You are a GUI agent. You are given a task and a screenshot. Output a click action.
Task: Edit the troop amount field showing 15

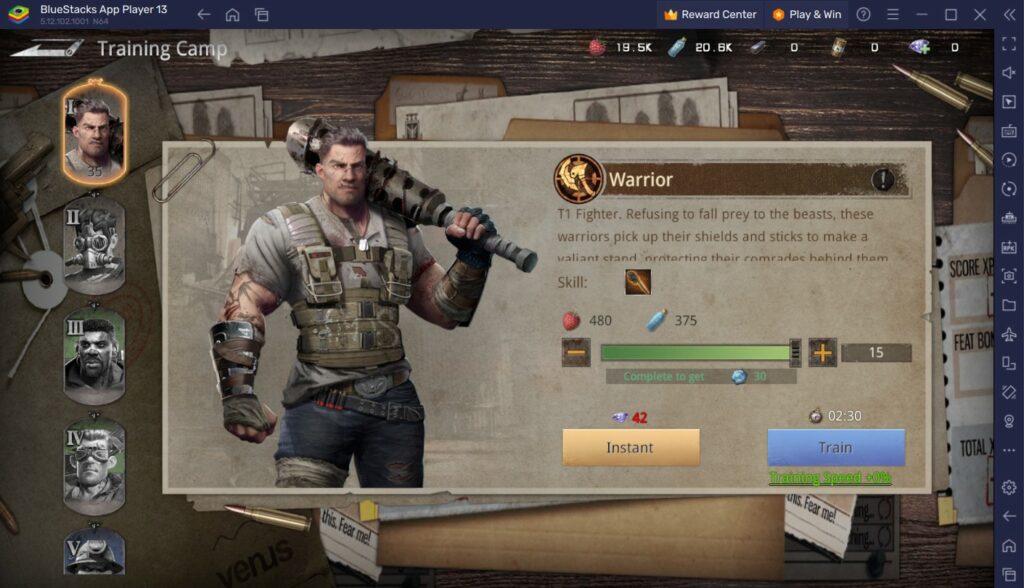pos(876,352)
